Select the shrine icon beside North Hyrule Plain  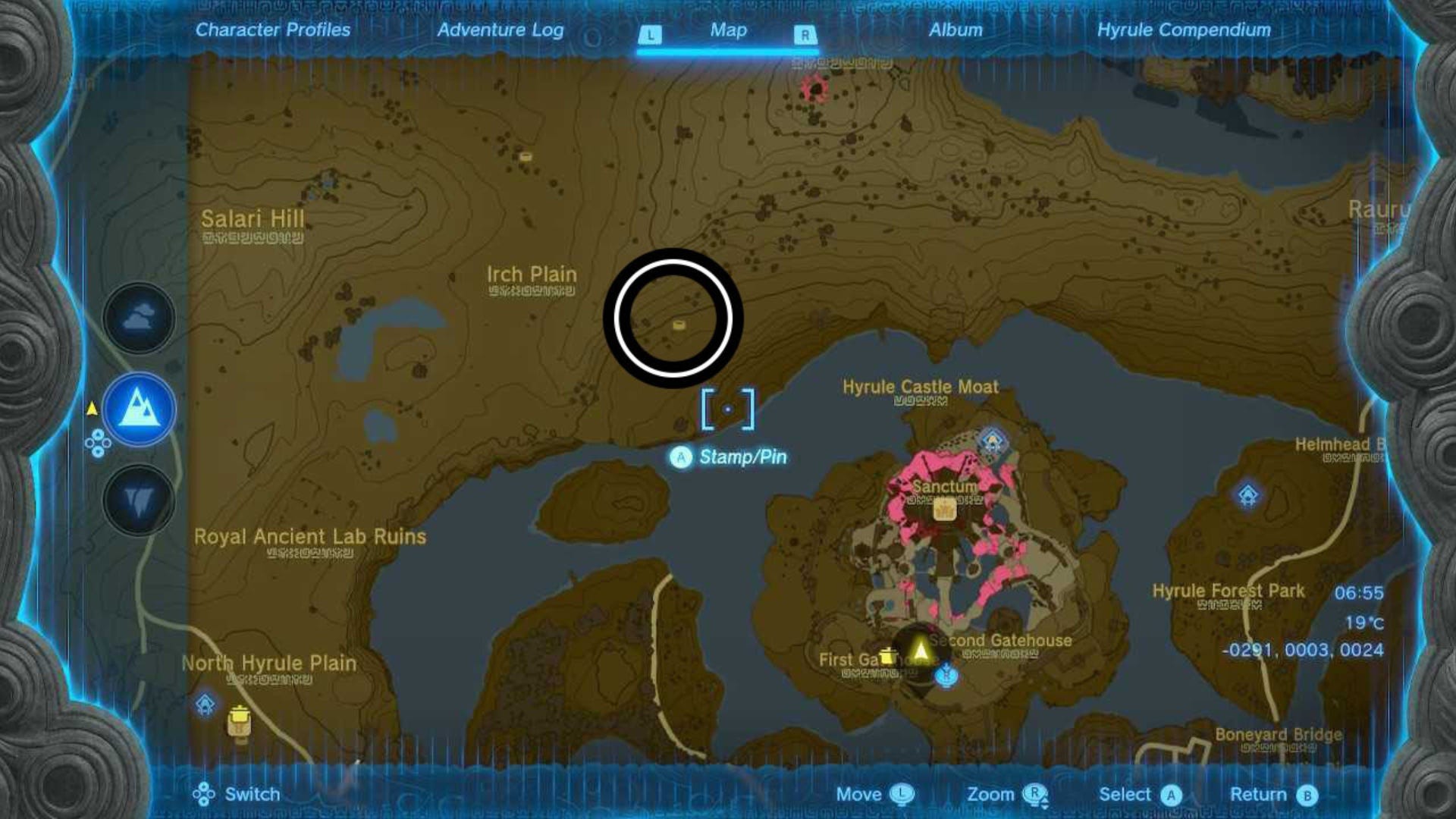(x=205, y=704)
